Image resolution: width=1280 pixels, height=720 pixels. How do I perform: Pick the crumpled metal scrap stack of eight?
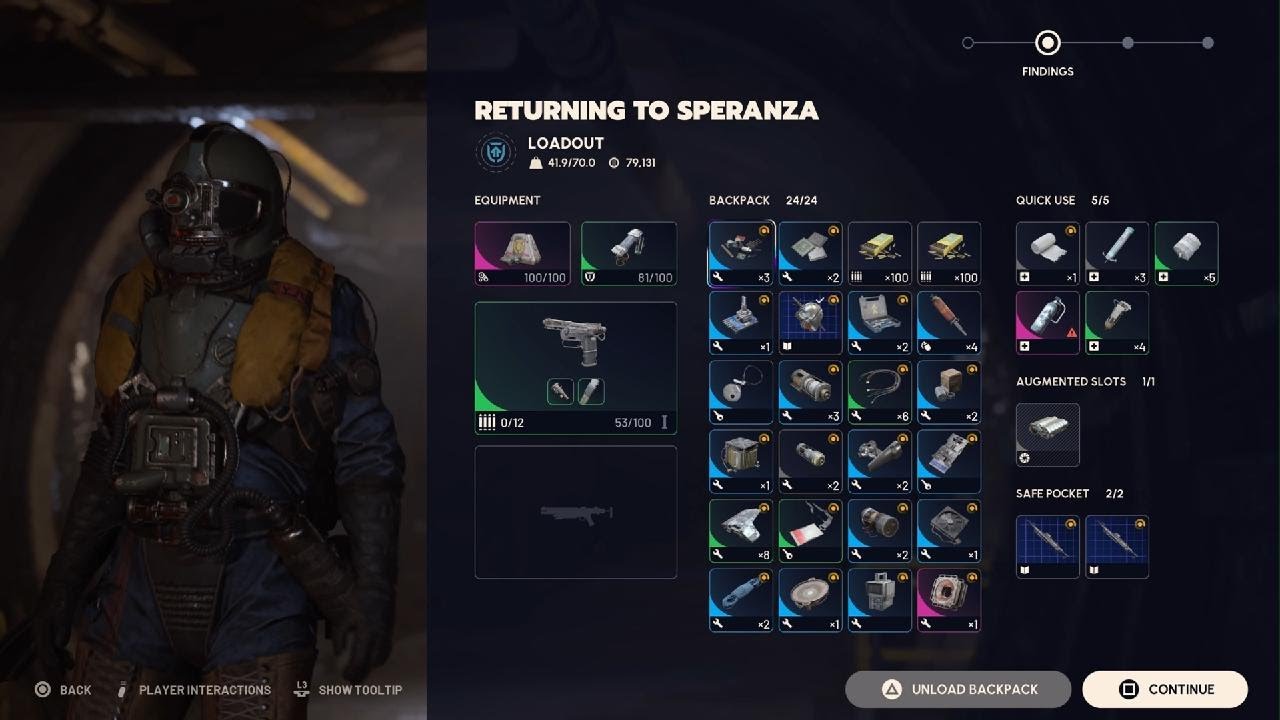[741, 531]
